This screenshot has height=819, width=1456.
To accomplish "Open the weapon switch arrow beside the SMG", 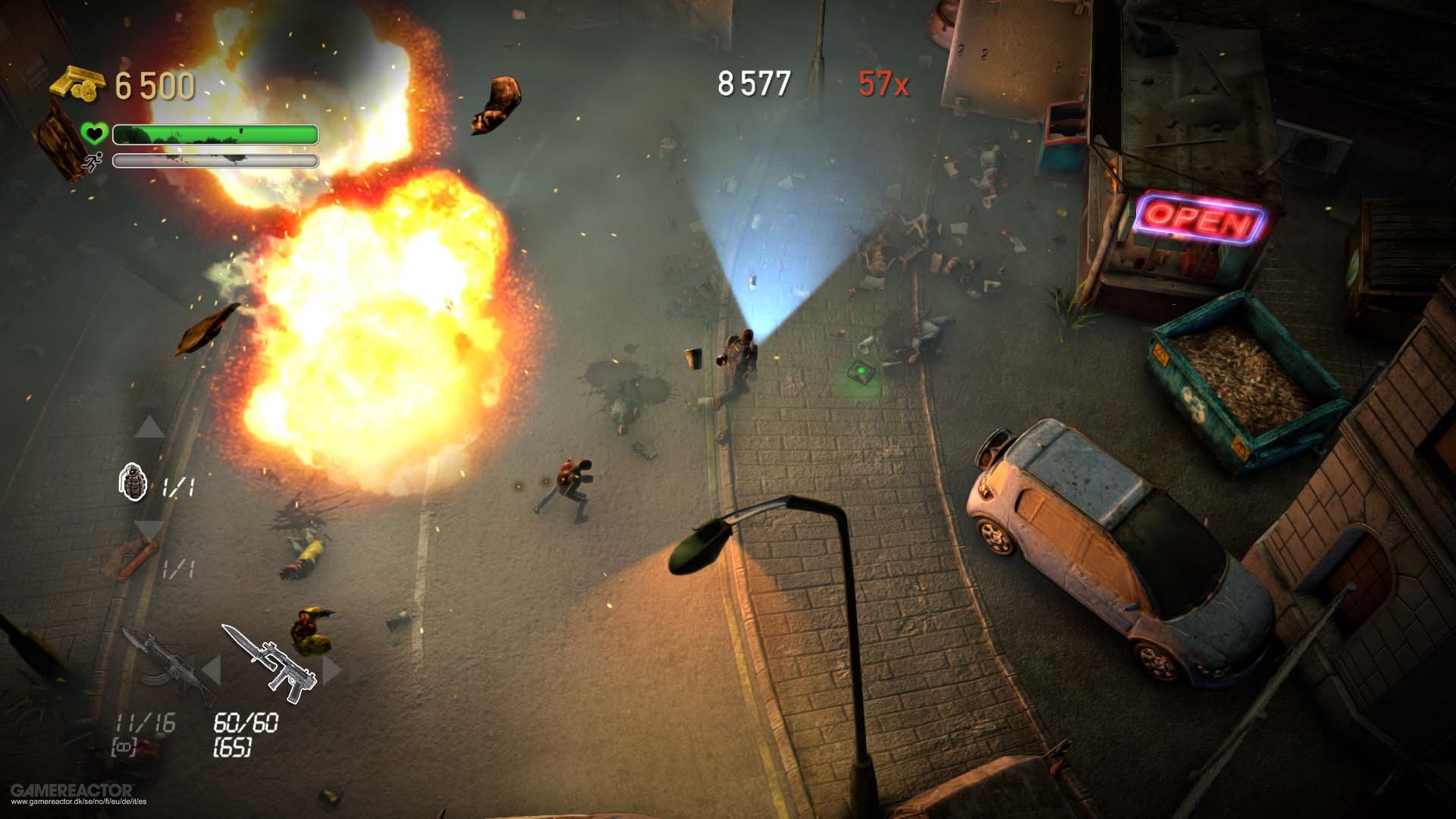I will [329, 667].
